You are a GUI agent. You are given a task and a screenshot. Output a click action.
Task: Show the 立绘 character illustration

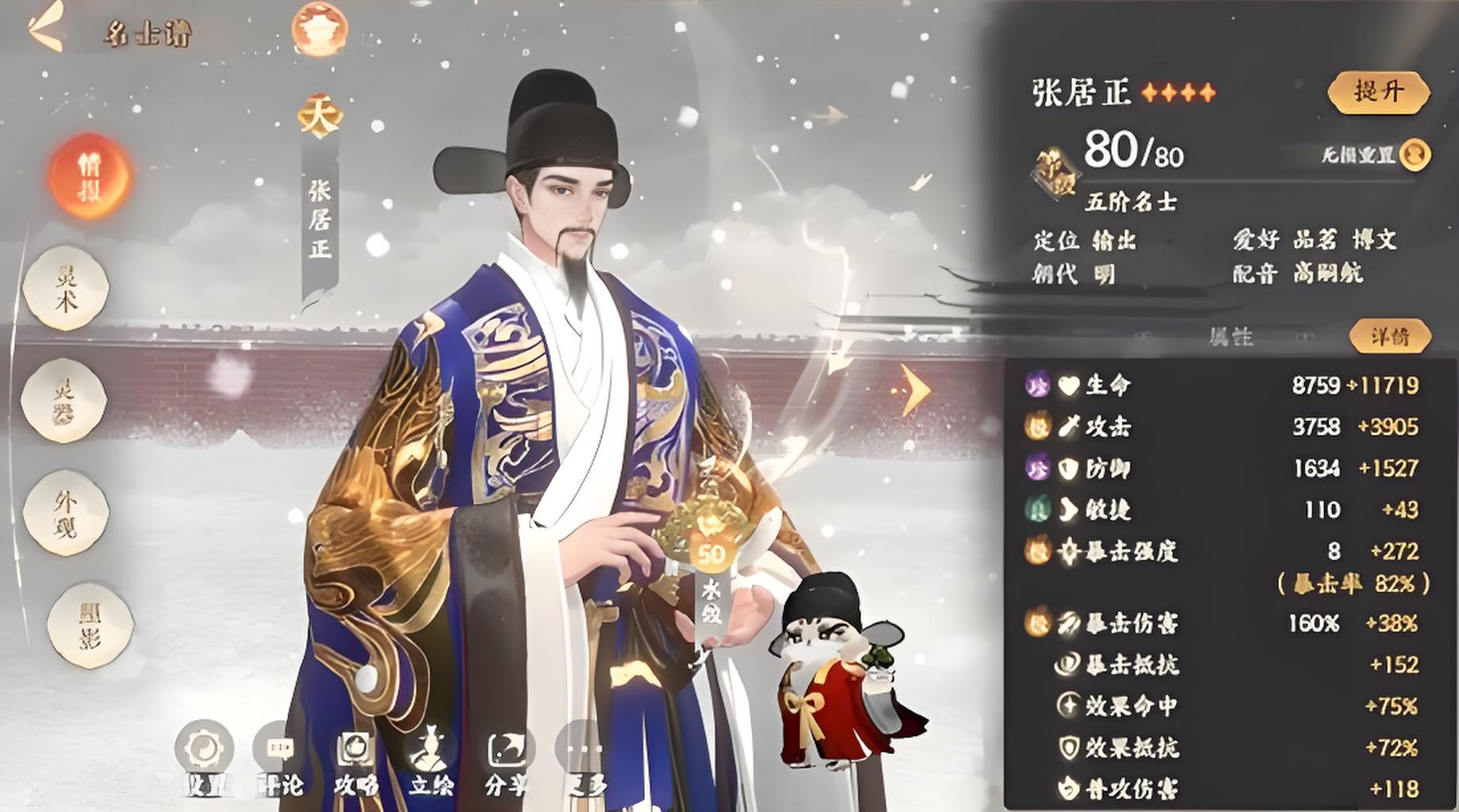click(431, 758)
